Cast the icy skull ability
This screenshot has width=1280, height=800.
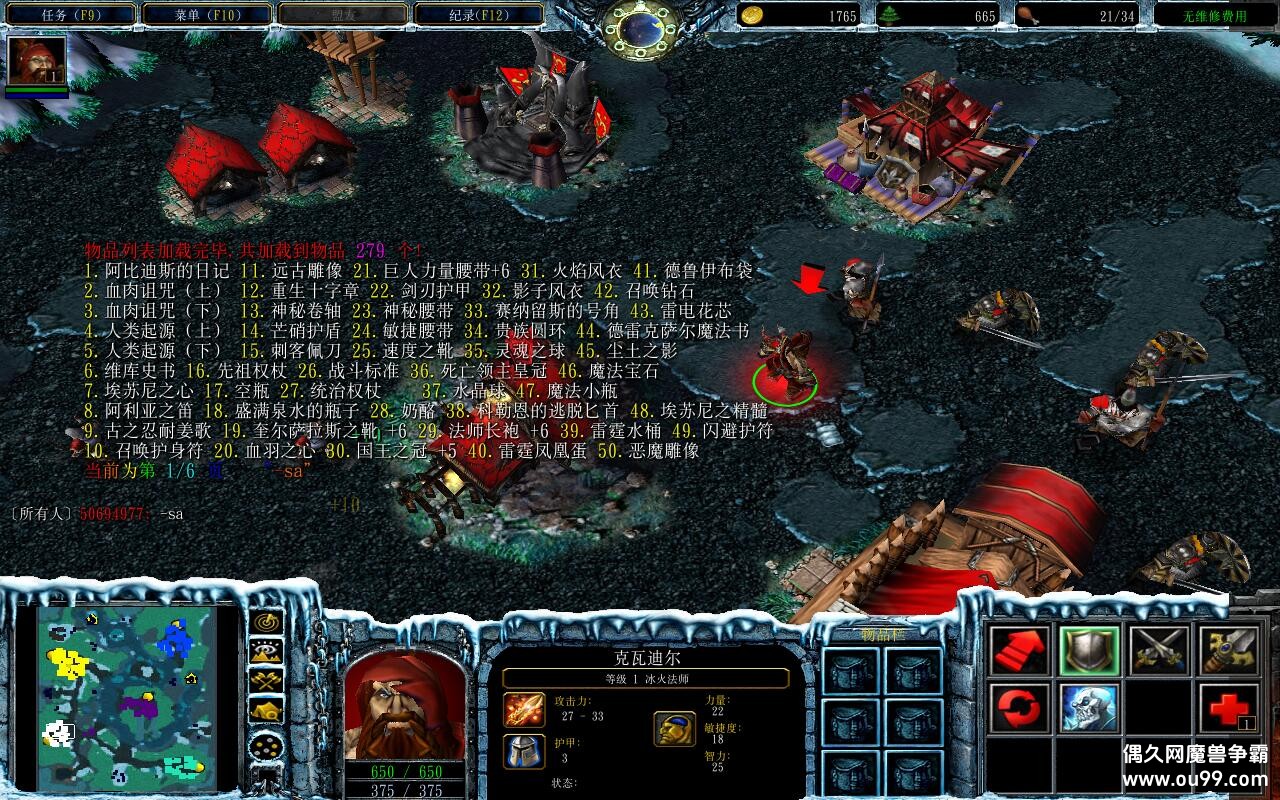coord(1089,708)
